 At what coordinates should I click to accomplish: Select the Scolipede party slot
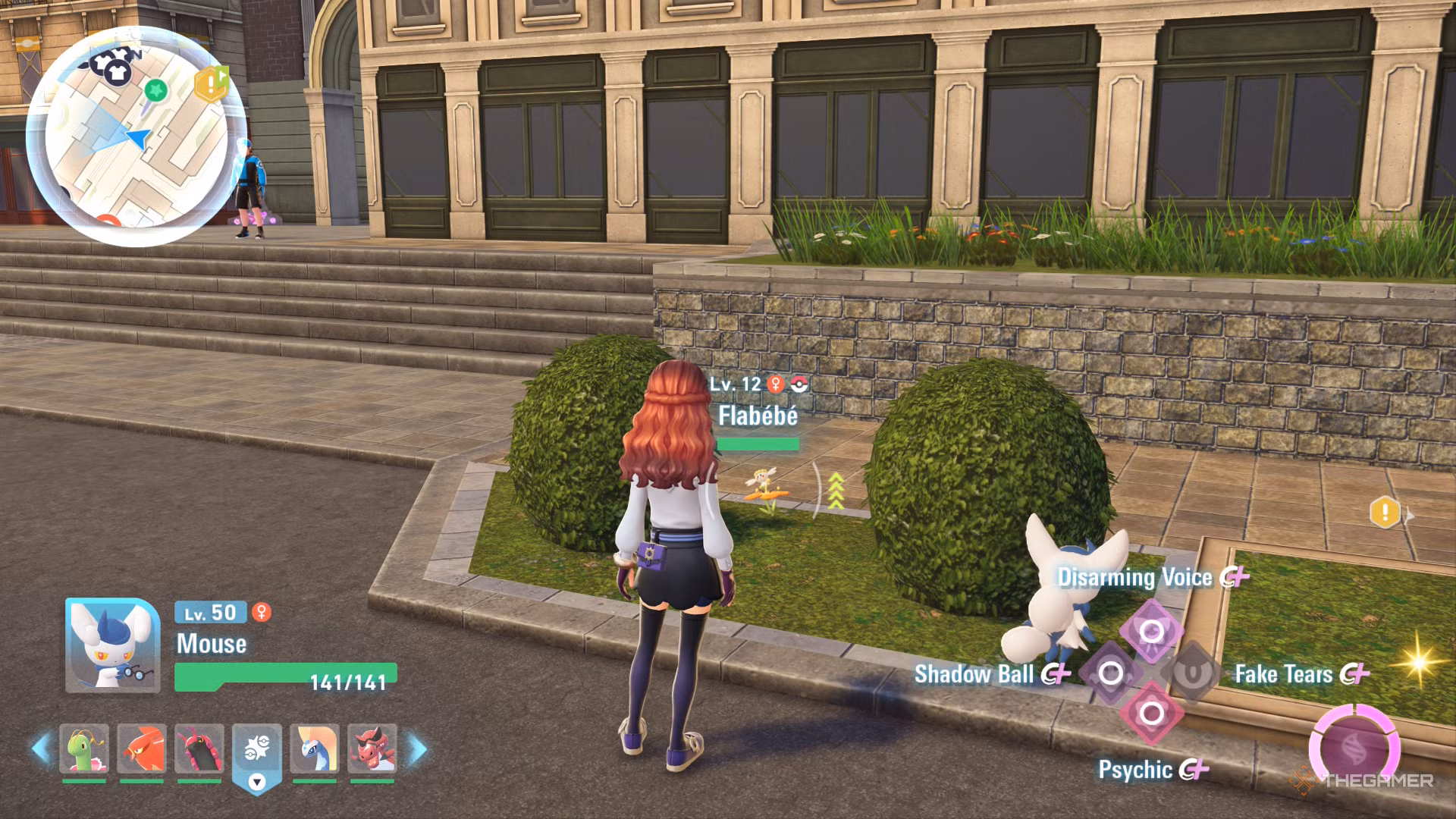click(199, 749)
